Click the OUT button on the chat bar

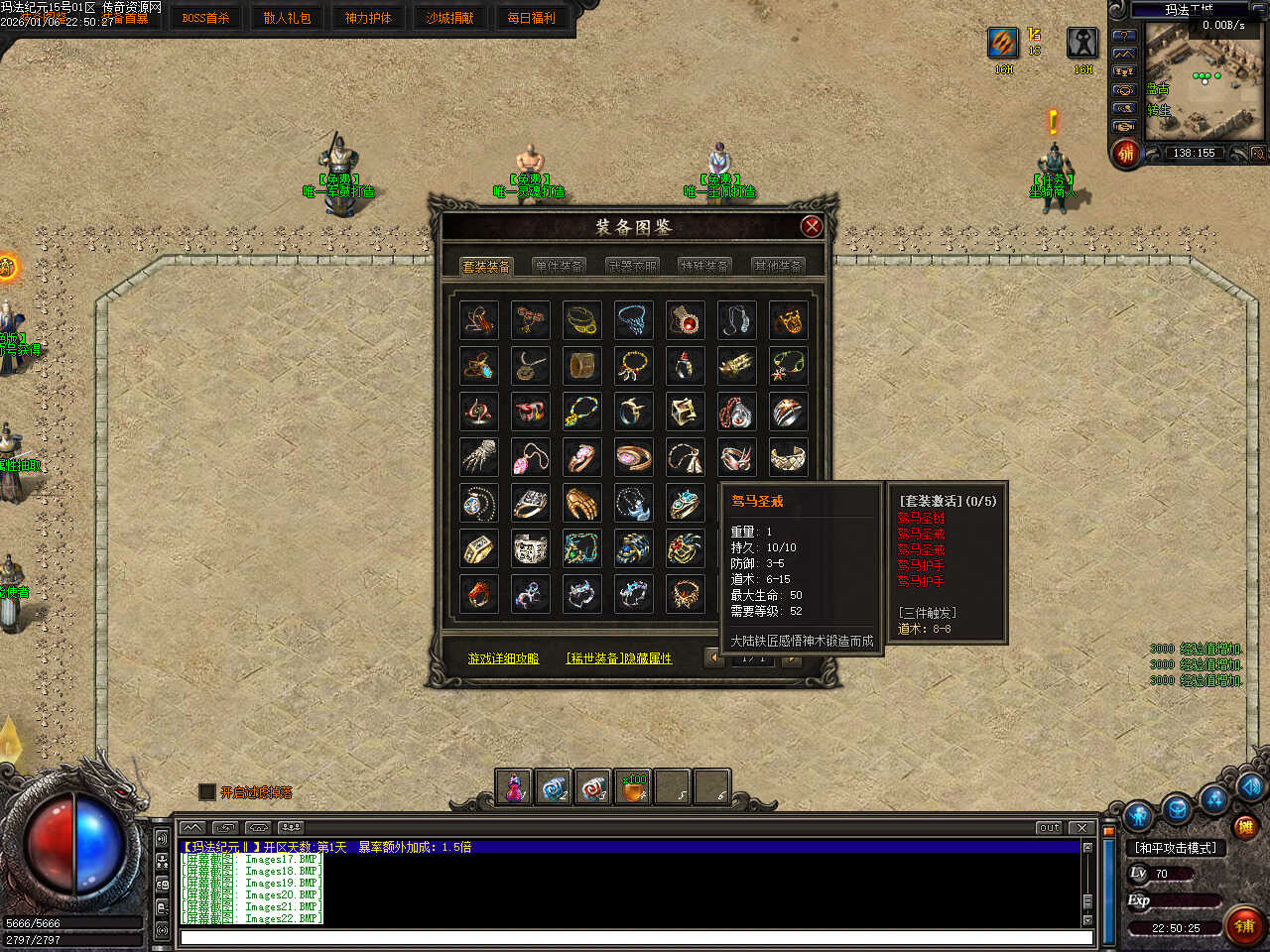[1049, 827]
